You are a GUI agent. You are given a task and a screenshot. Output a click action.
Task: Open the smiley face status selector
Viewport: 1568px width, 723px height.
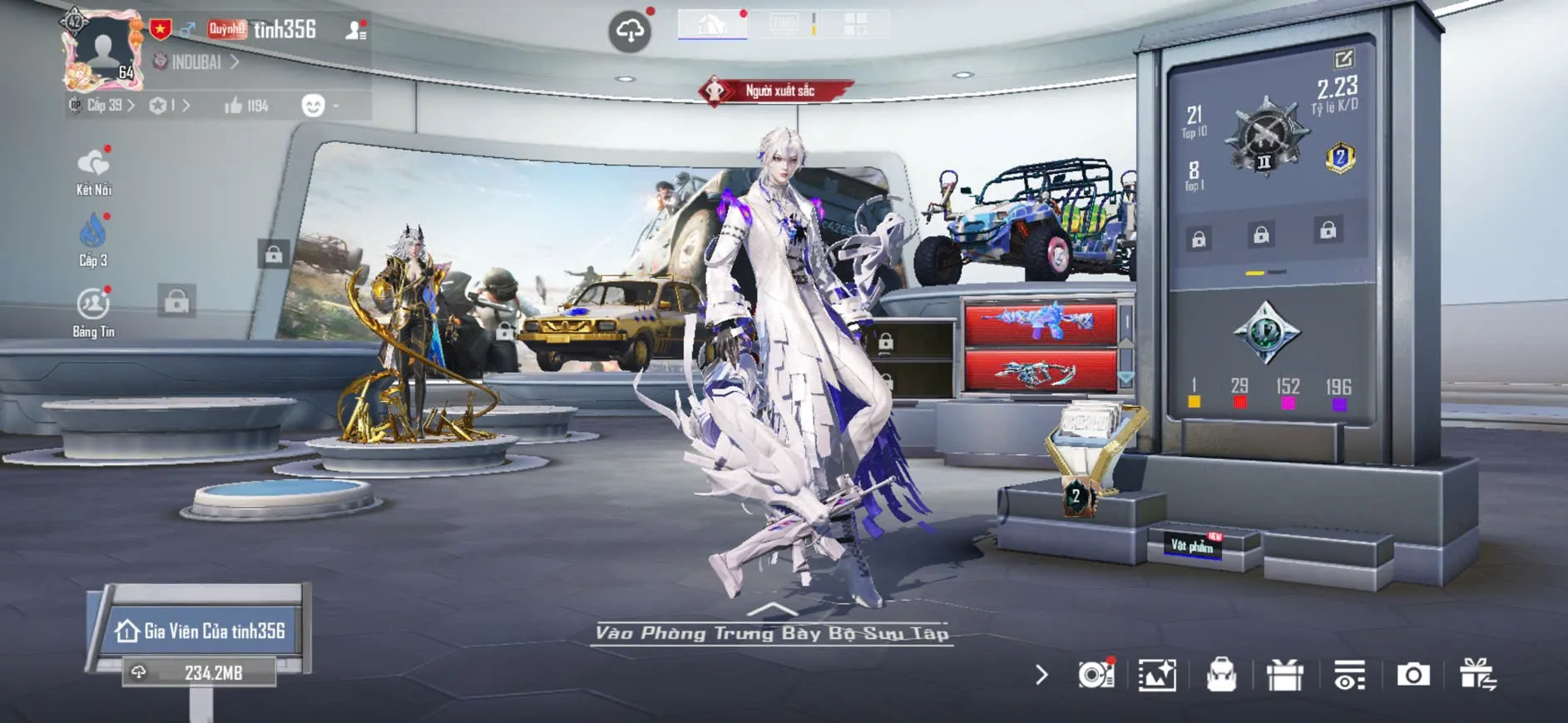pyautogui.click(x=314, y=106)
